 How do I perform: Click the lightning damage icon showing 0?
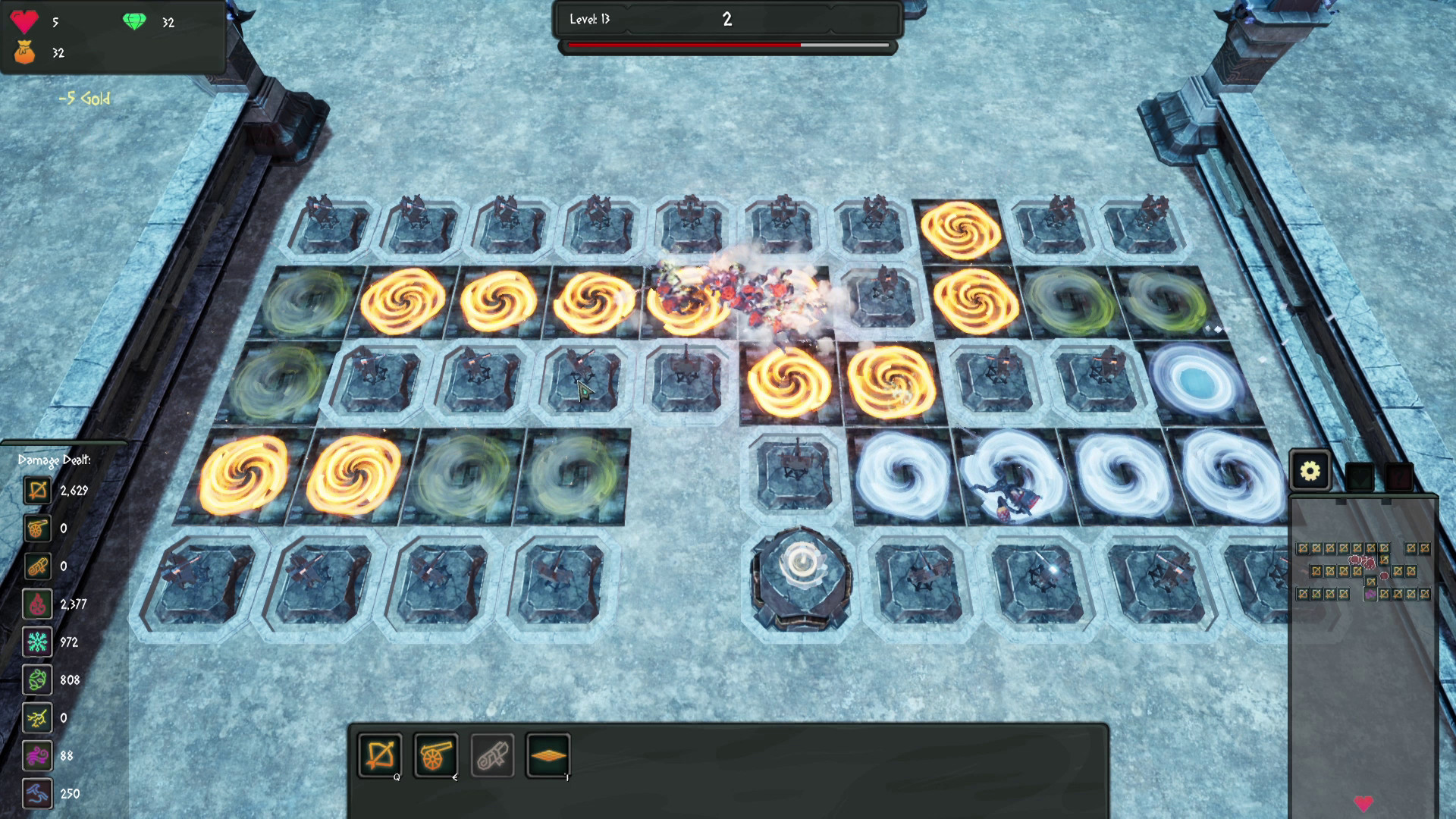38,718
